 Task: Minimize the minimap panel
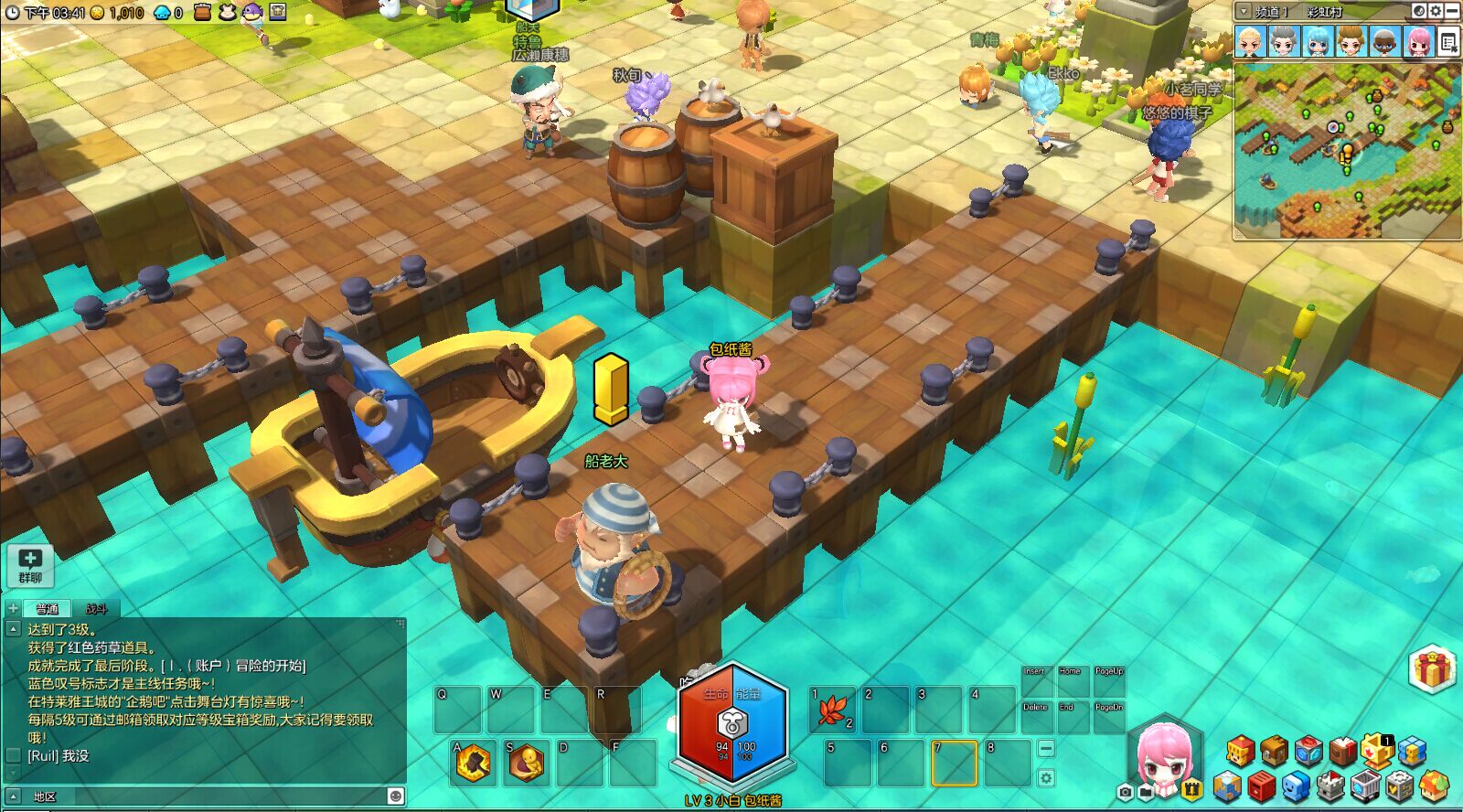1452,11
